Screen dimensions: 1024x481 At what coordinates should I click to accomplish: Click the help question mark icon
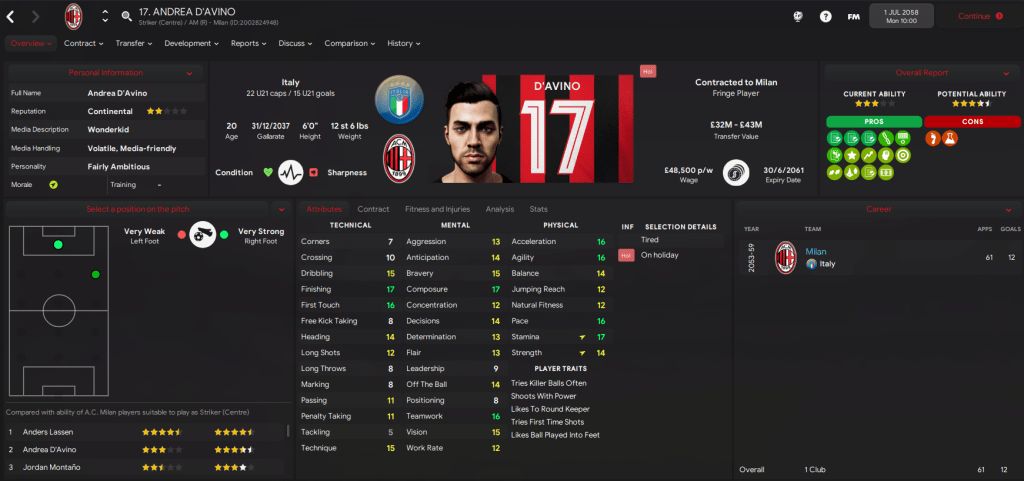(x=824, y=16)
